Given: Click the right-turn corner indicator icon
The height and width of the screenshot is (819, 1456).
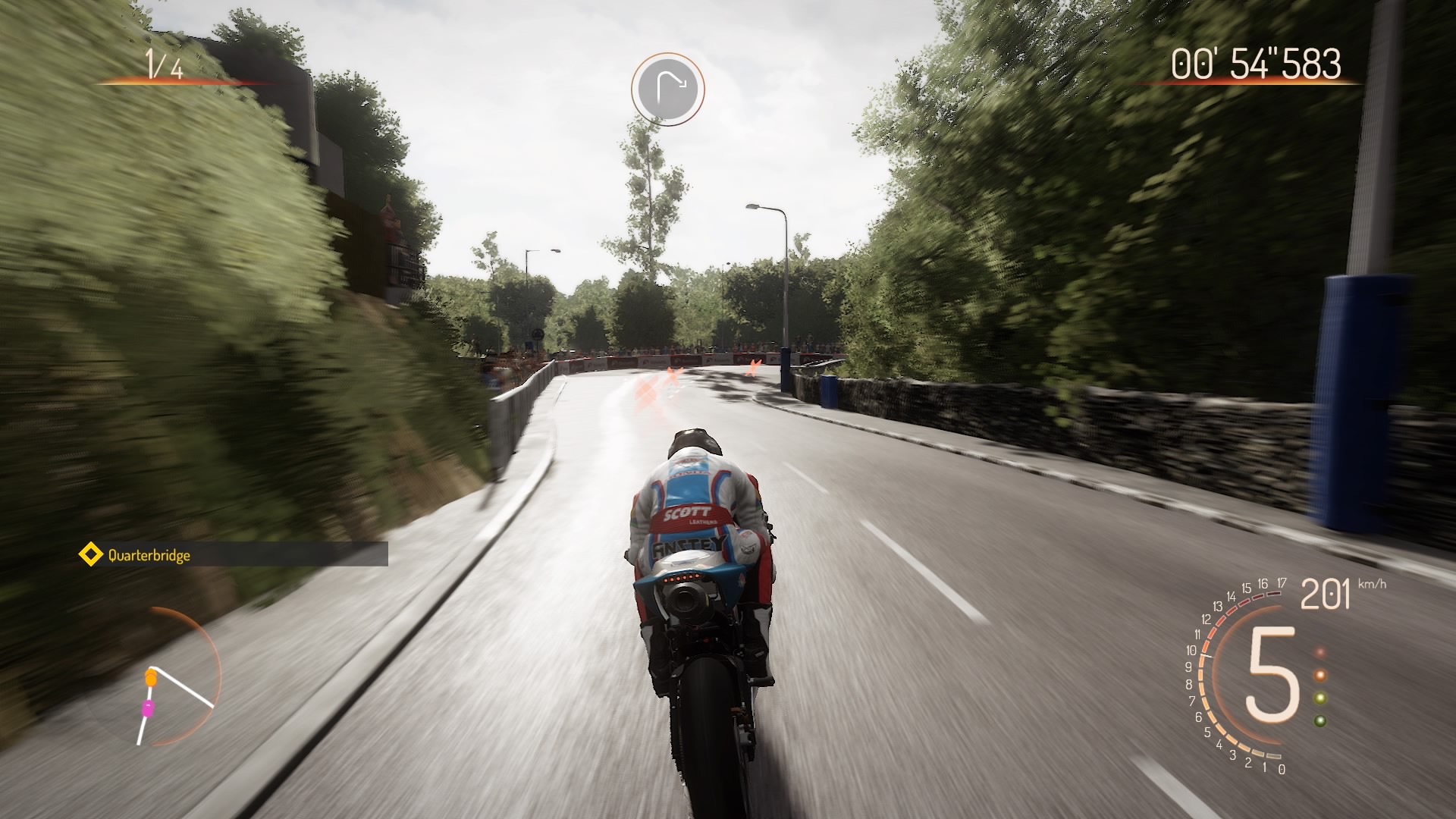Looking at the screenshot, I should [668, 89].
